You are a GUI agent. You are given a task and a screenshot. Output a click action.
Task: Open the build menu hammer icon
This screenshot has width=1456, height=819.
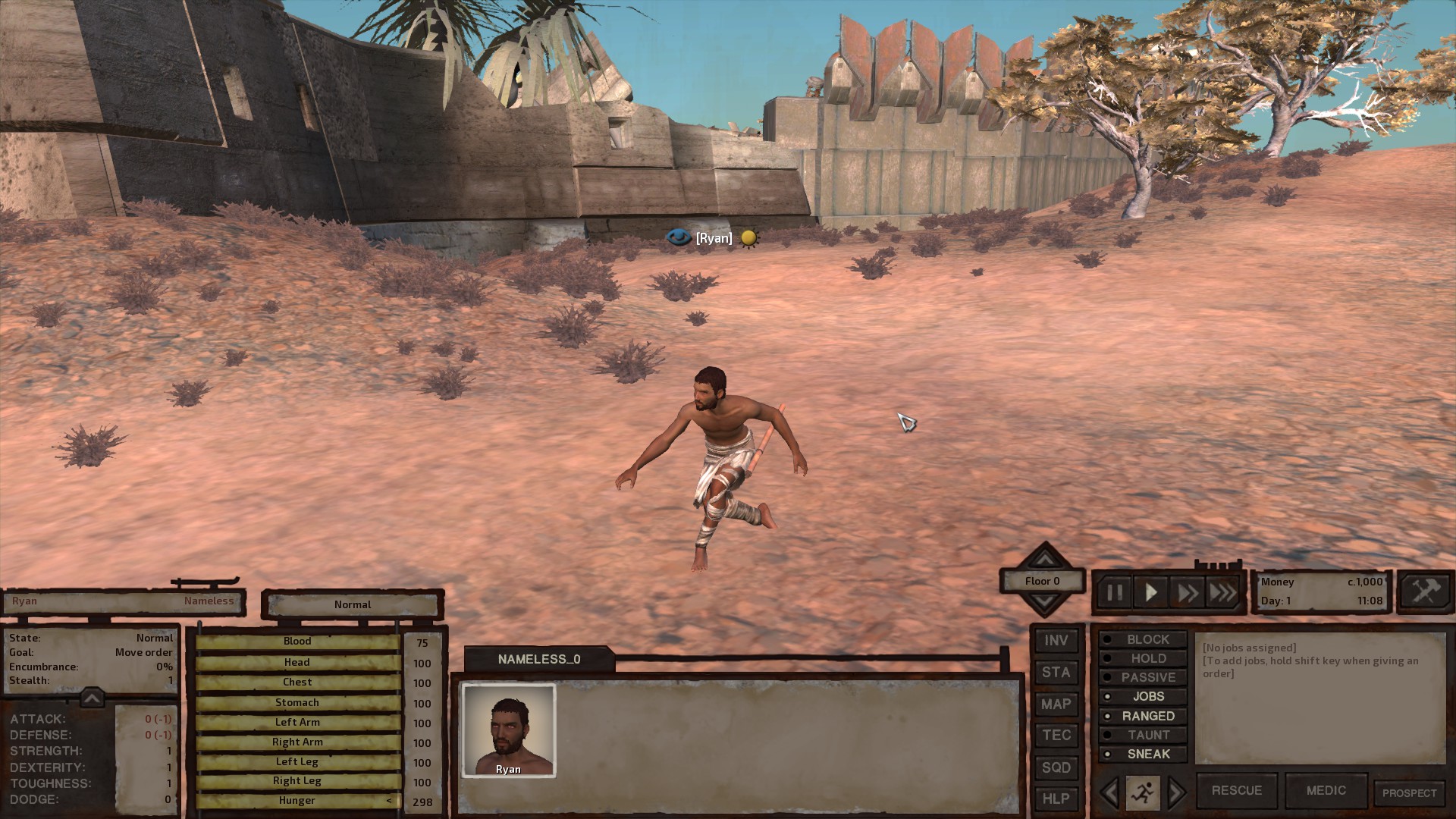coord(1424,591)
